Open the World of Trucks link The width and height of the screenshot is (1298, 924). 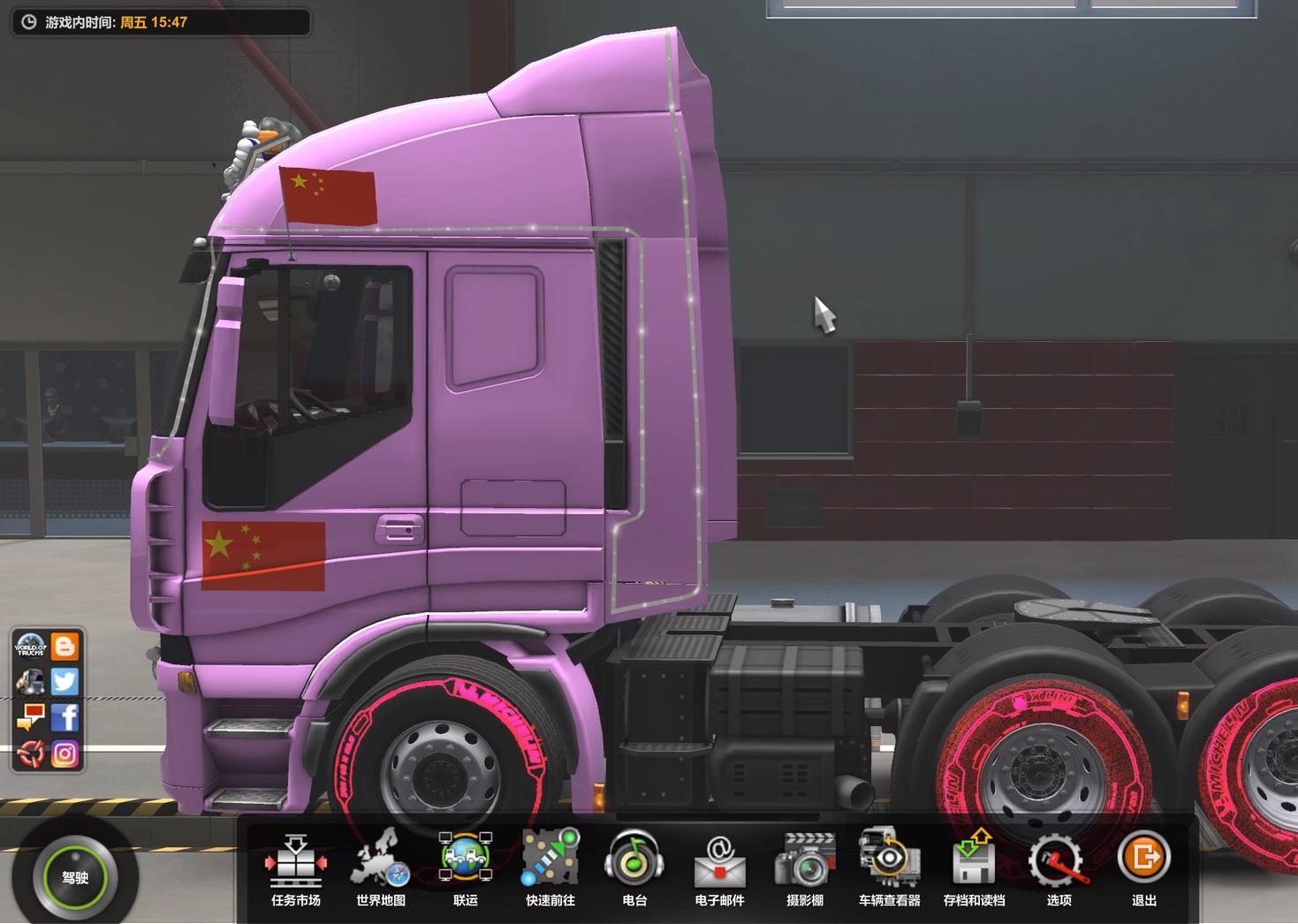[30, 647]
